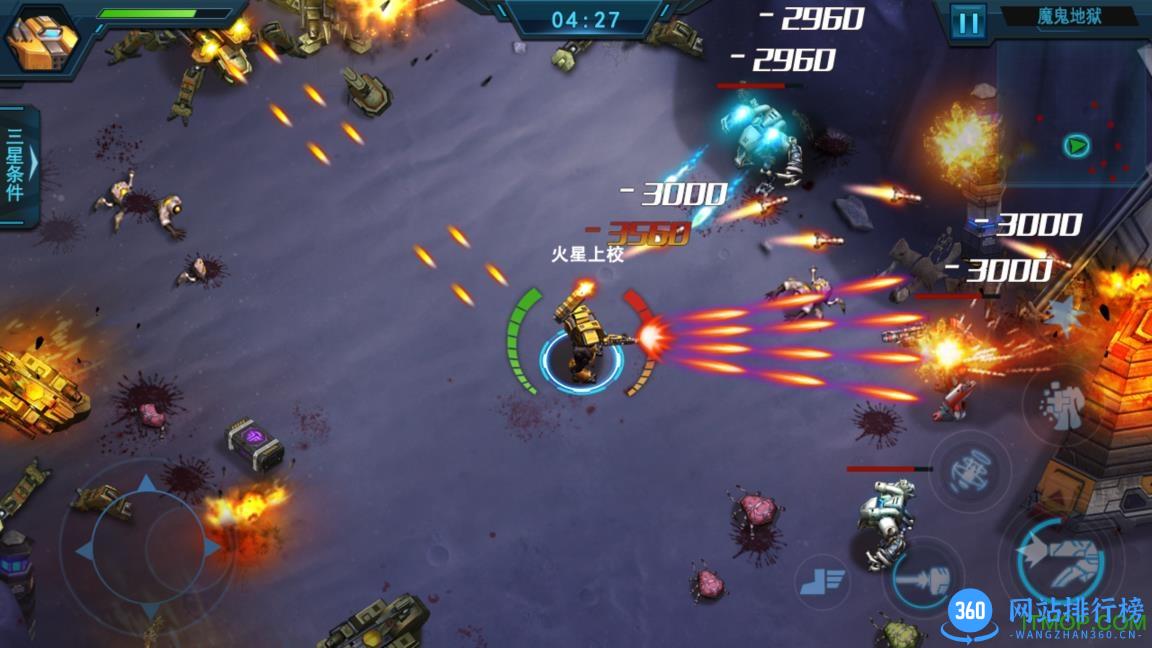Tap the virtual movement joystick

(146, 548)
